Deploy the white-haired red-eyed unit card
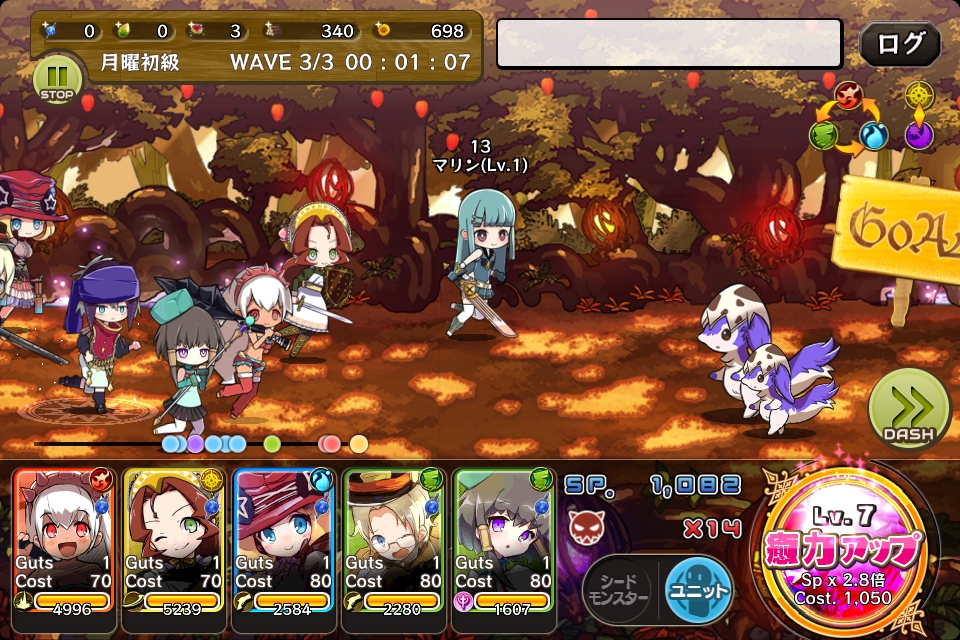960x640 pixels. click(65, 538)
